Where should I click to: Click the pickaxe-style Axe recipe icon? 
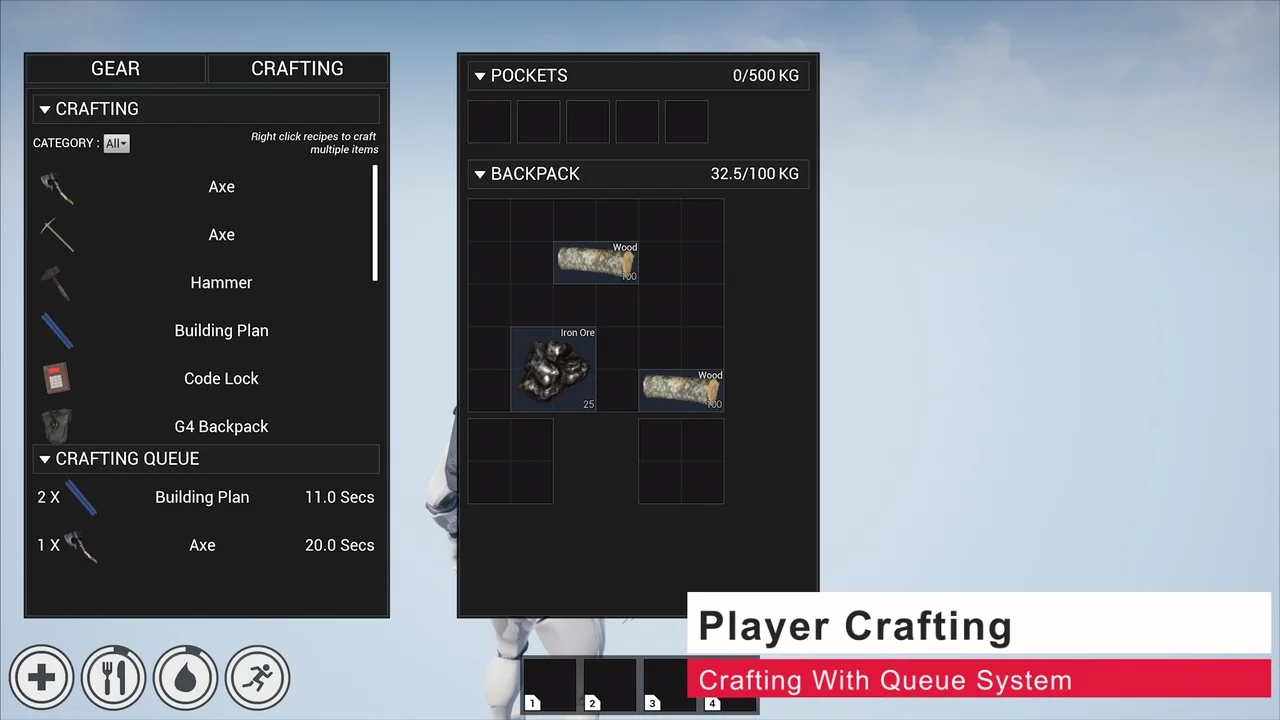pos(56,234)
